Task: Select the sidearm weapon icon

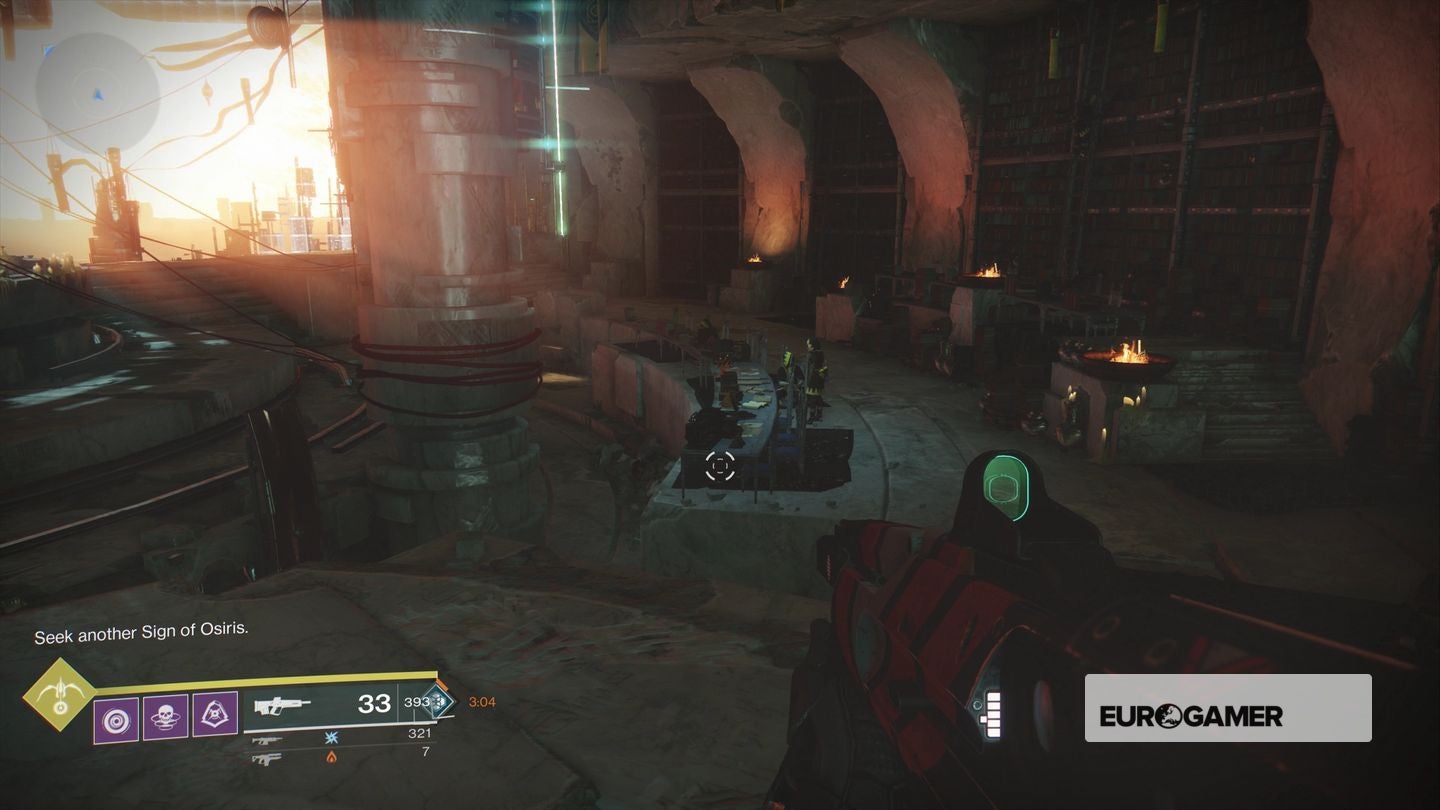Action: (267, 757)
